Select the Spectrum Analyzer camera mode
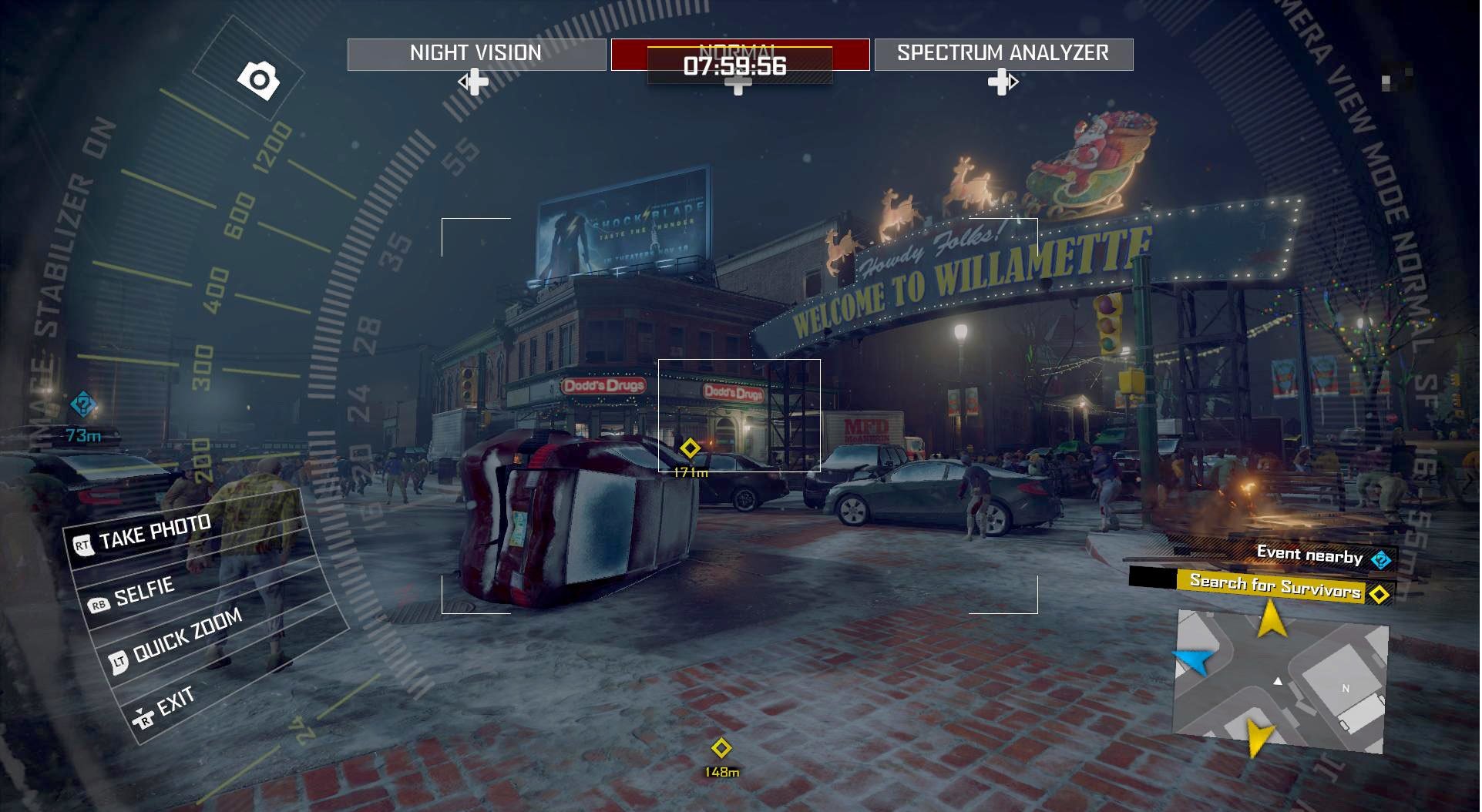 click(1003, 54)
